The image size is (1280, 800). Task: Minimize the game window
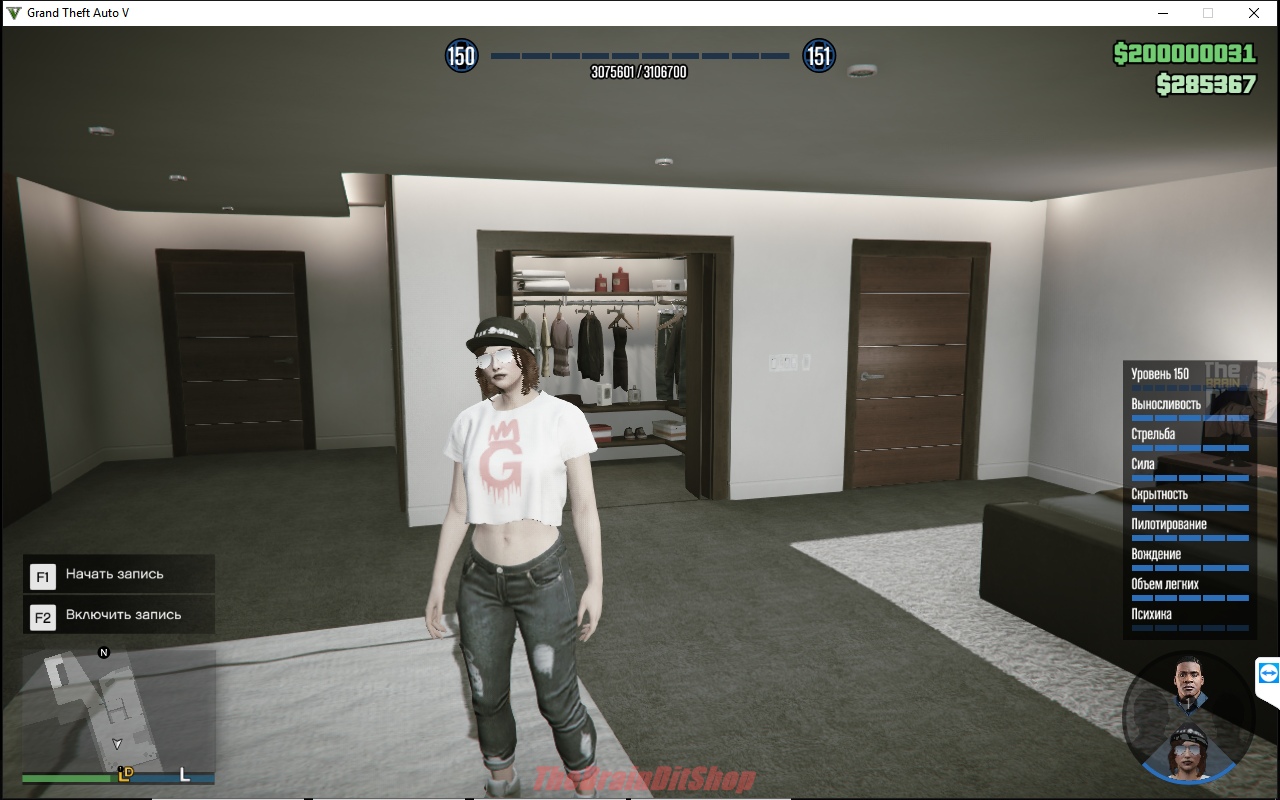point(1163,13)
